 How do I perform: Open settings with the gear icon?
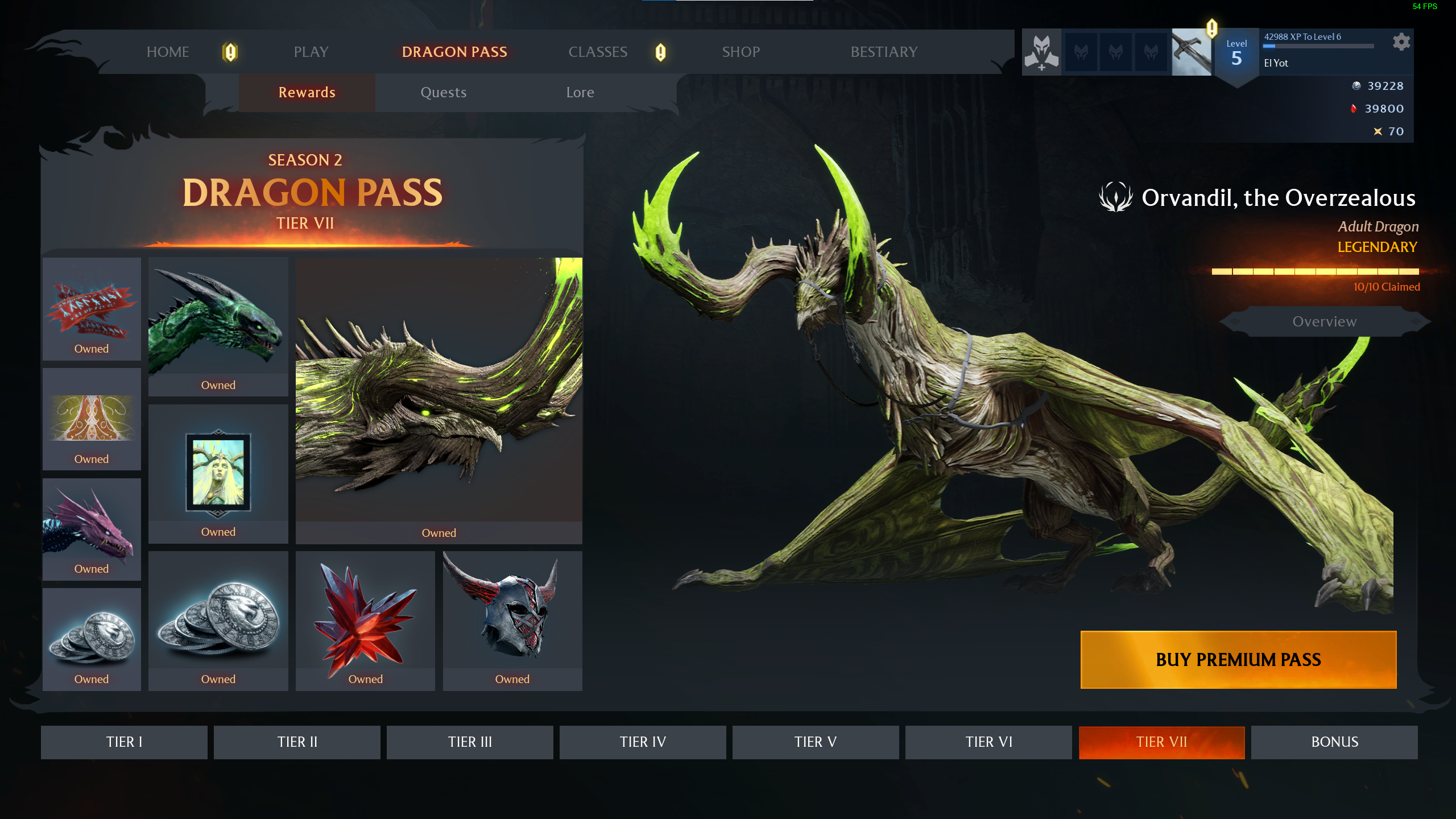(x=1401, y=42)
